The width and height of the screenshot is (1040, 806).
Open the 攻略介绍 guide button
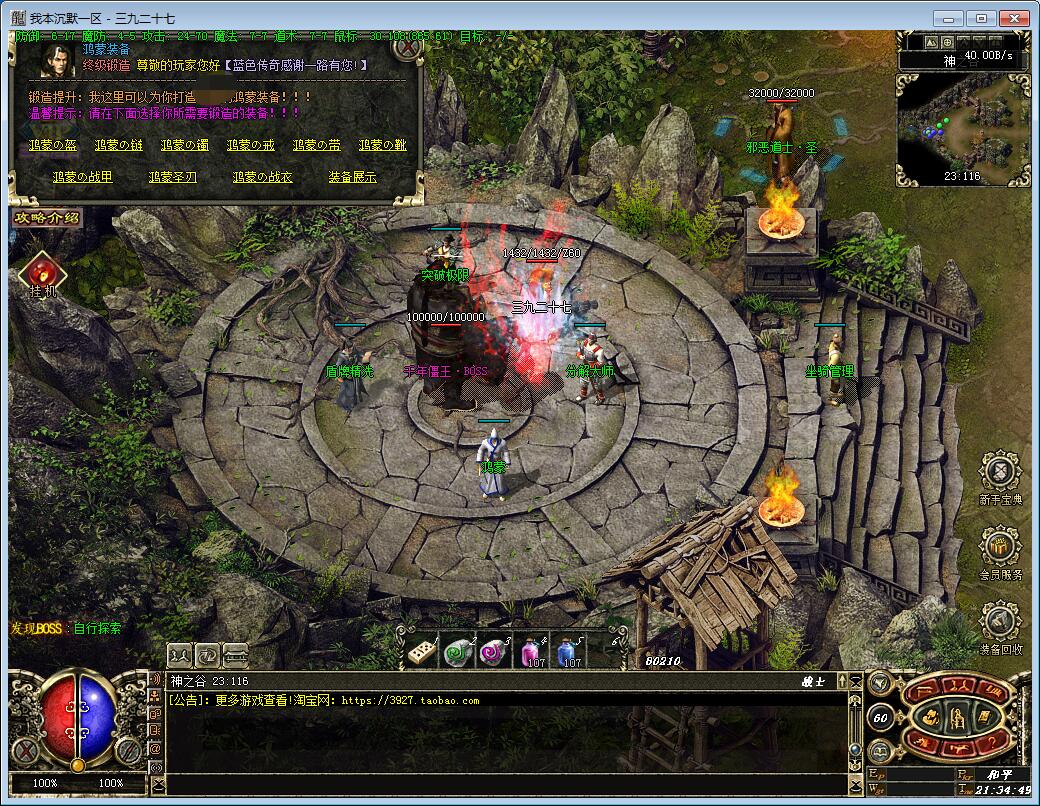click(x=46, y=217)
